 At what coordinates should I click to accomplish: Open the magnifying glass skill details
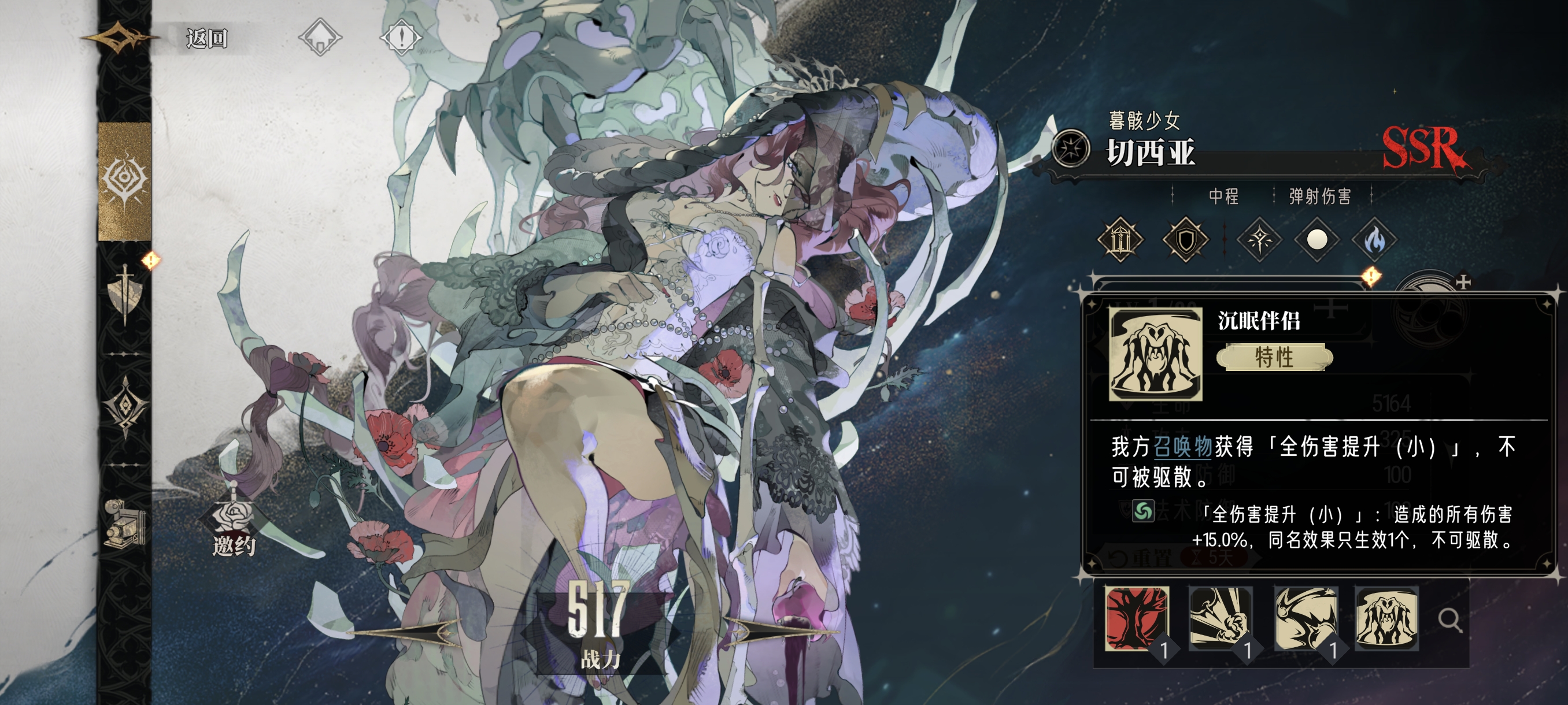click(x=1450, y=621)
